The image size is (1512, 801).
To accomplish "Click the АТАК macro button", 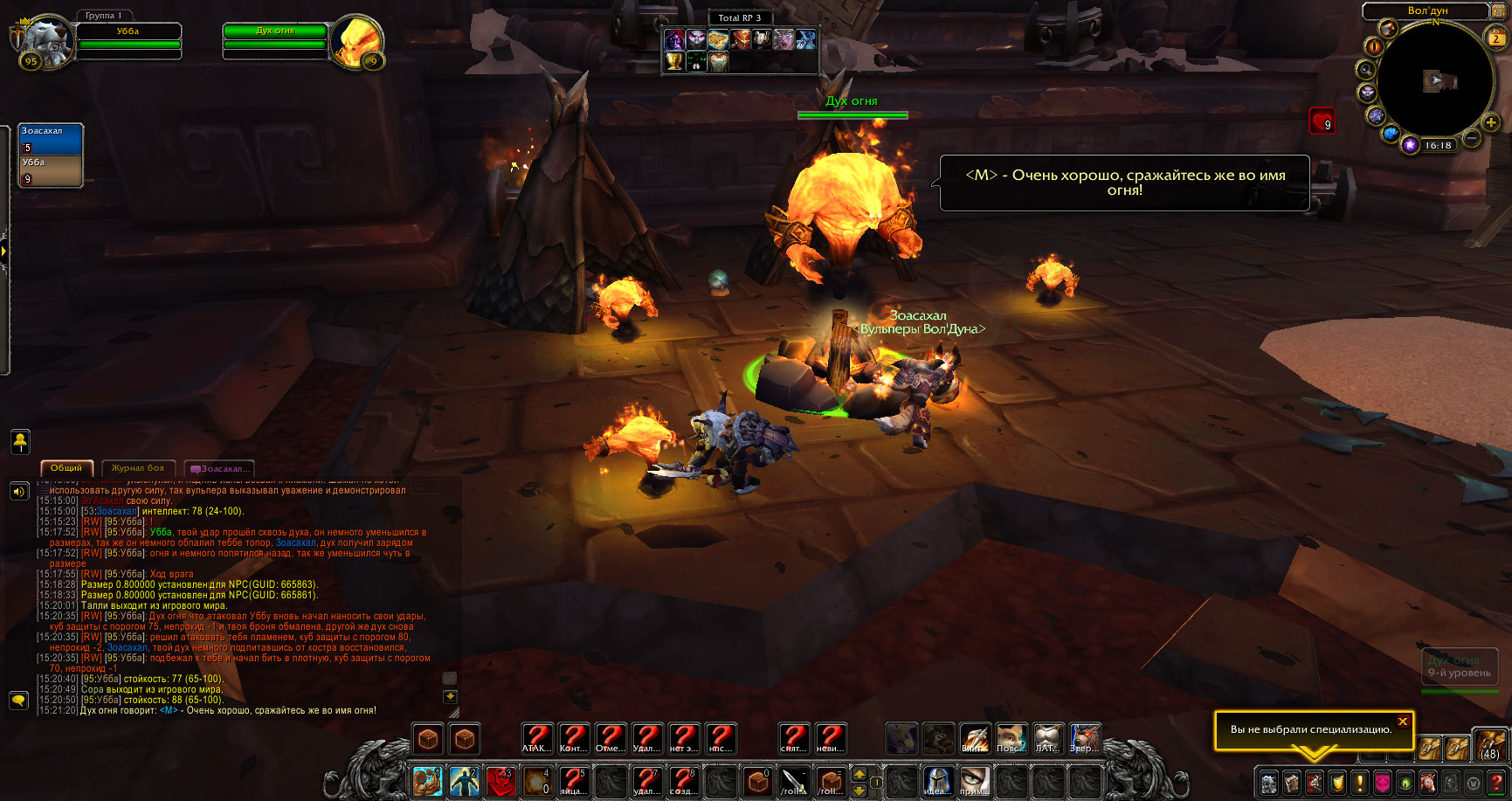I will (x=537, y=739).
